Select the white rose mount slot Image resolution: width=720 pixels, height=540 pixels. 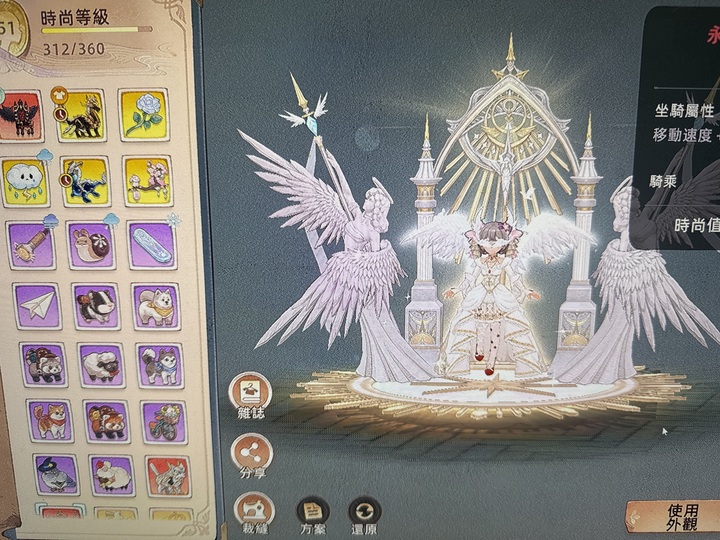(143, 114)
